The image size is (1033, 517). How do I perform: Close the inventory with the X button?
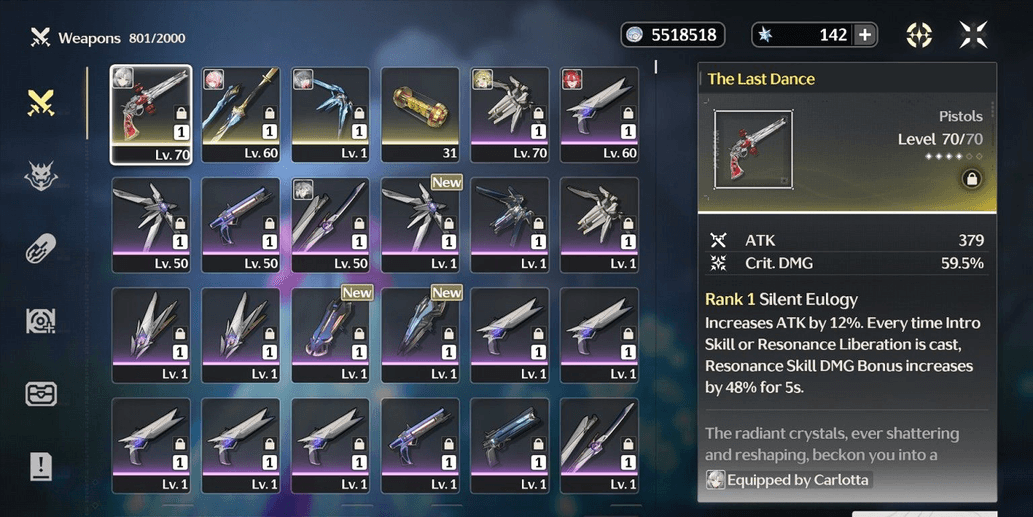pos(972,35)
